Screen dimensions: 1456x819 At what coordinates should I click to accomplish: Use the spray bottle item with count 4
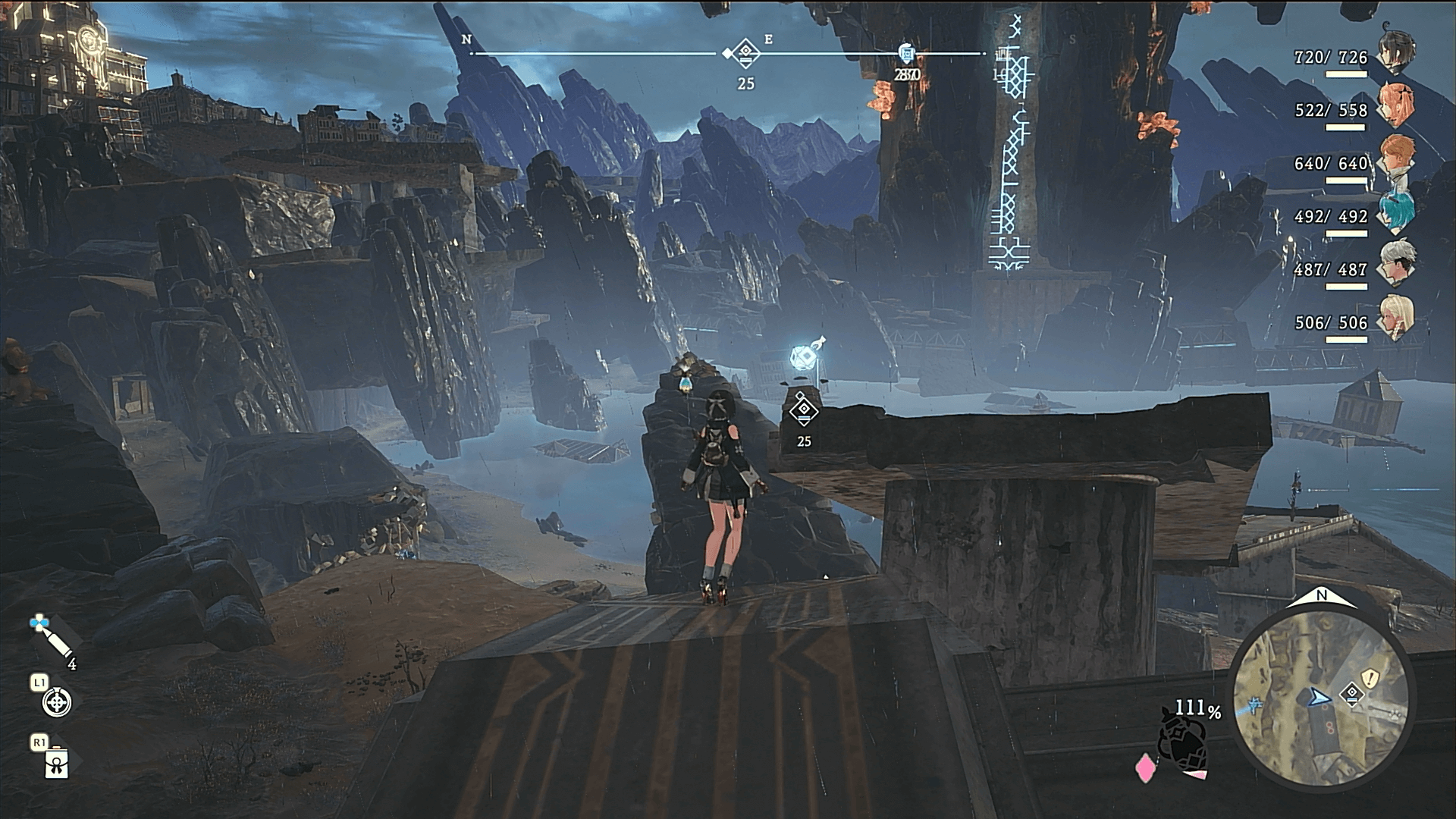[53, 639]
